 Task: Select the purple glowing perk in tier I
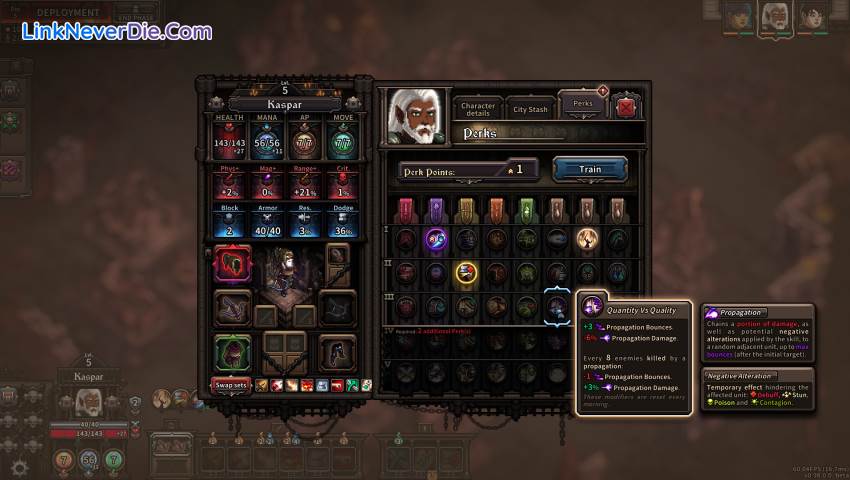tap(436, 239)
